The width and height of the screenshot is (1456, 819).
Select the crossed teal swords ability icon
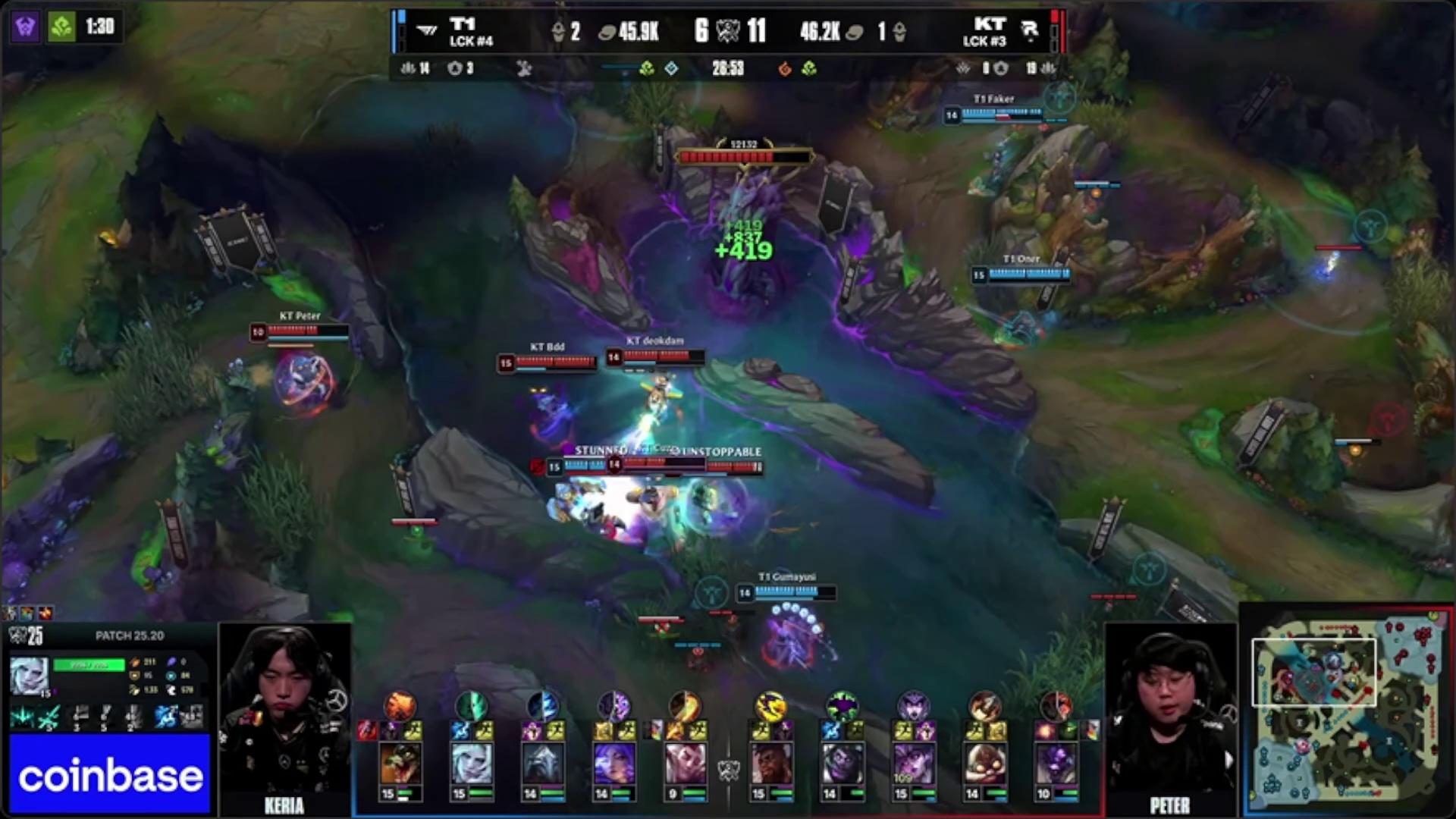(x=49, y=716)
